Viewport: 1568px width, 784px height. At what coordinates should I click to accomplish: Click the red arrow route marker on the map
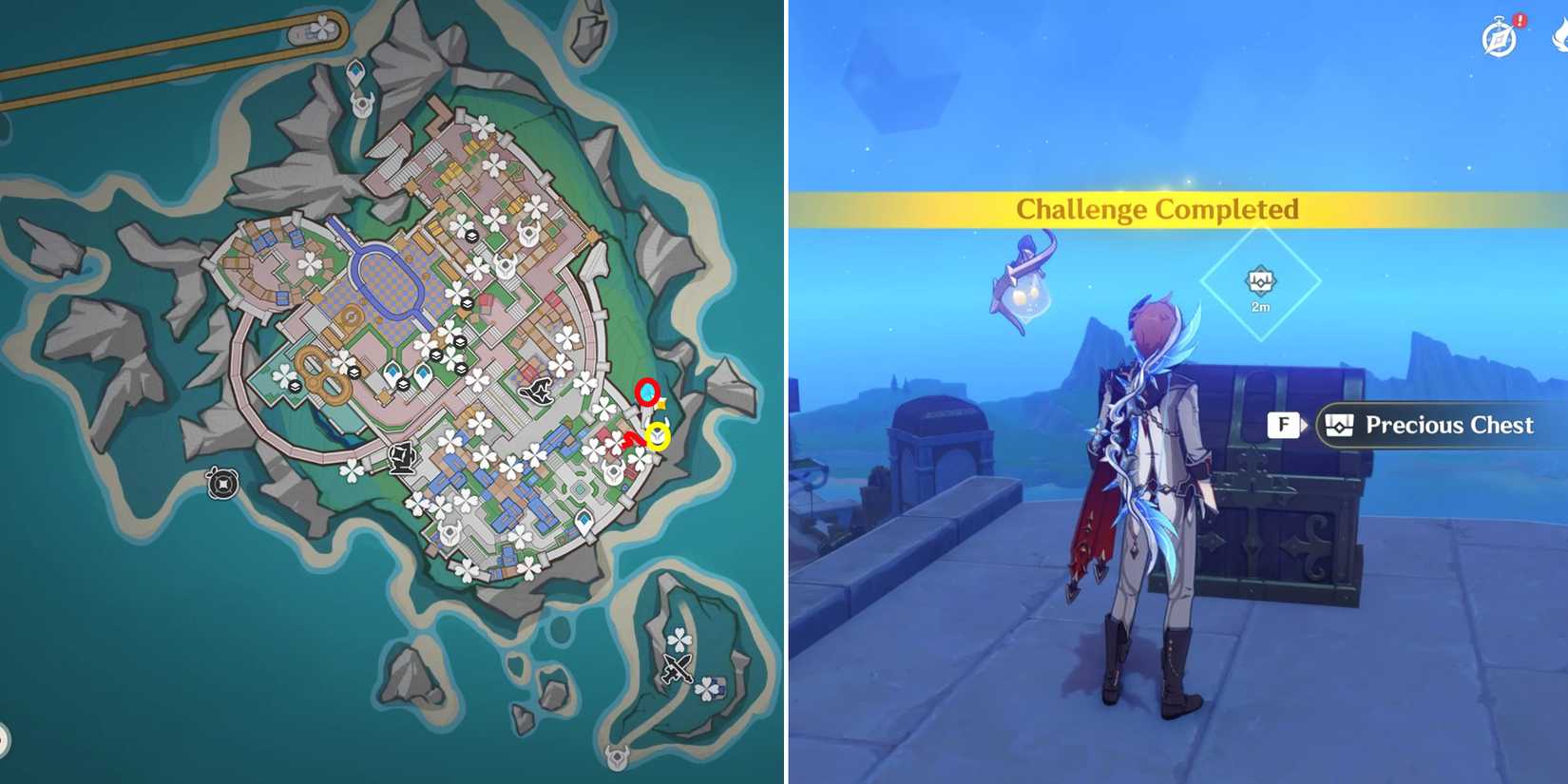pos(633,440)
